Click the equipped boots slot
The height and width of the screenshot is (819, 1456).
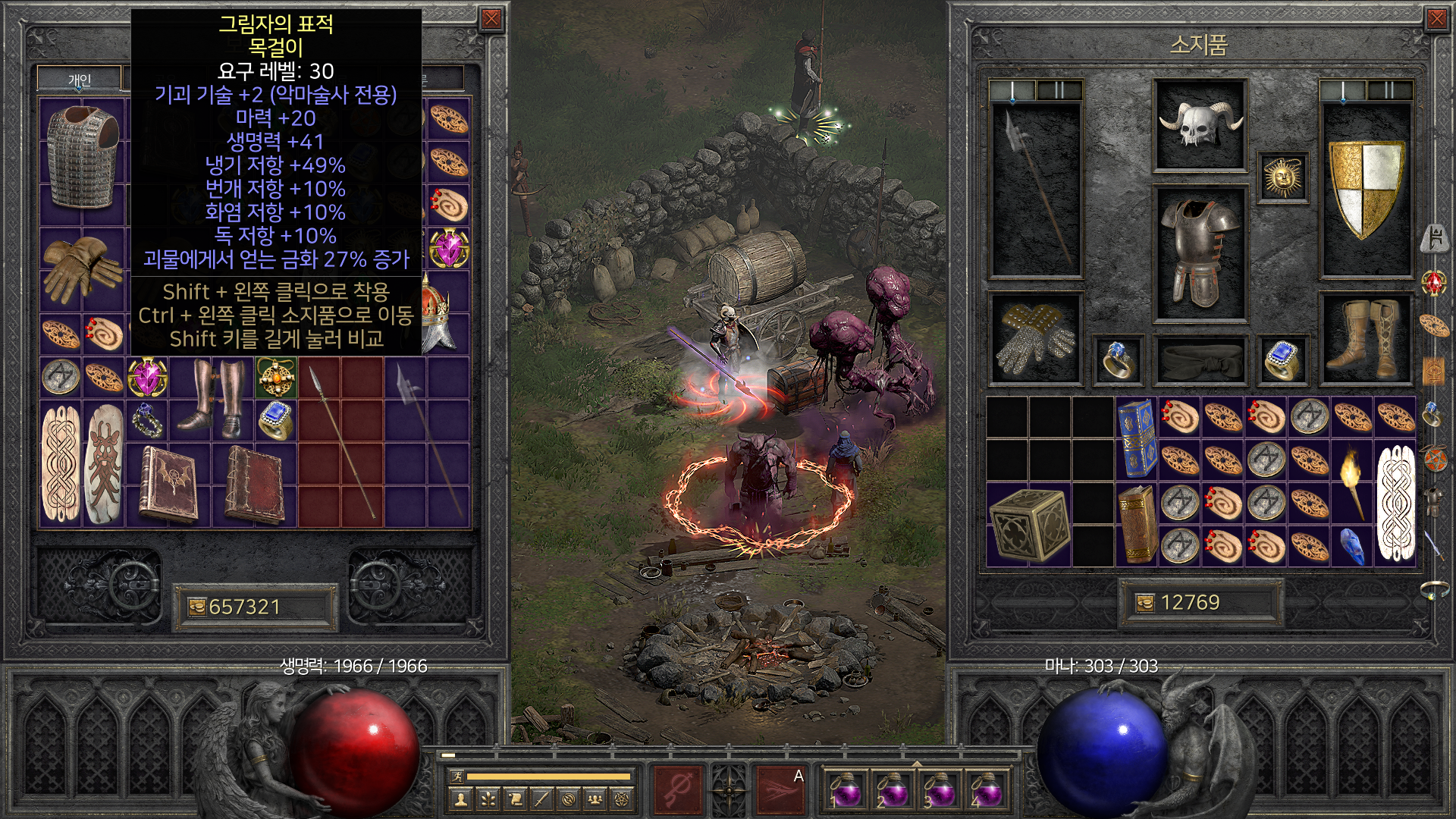(1366, 338)
